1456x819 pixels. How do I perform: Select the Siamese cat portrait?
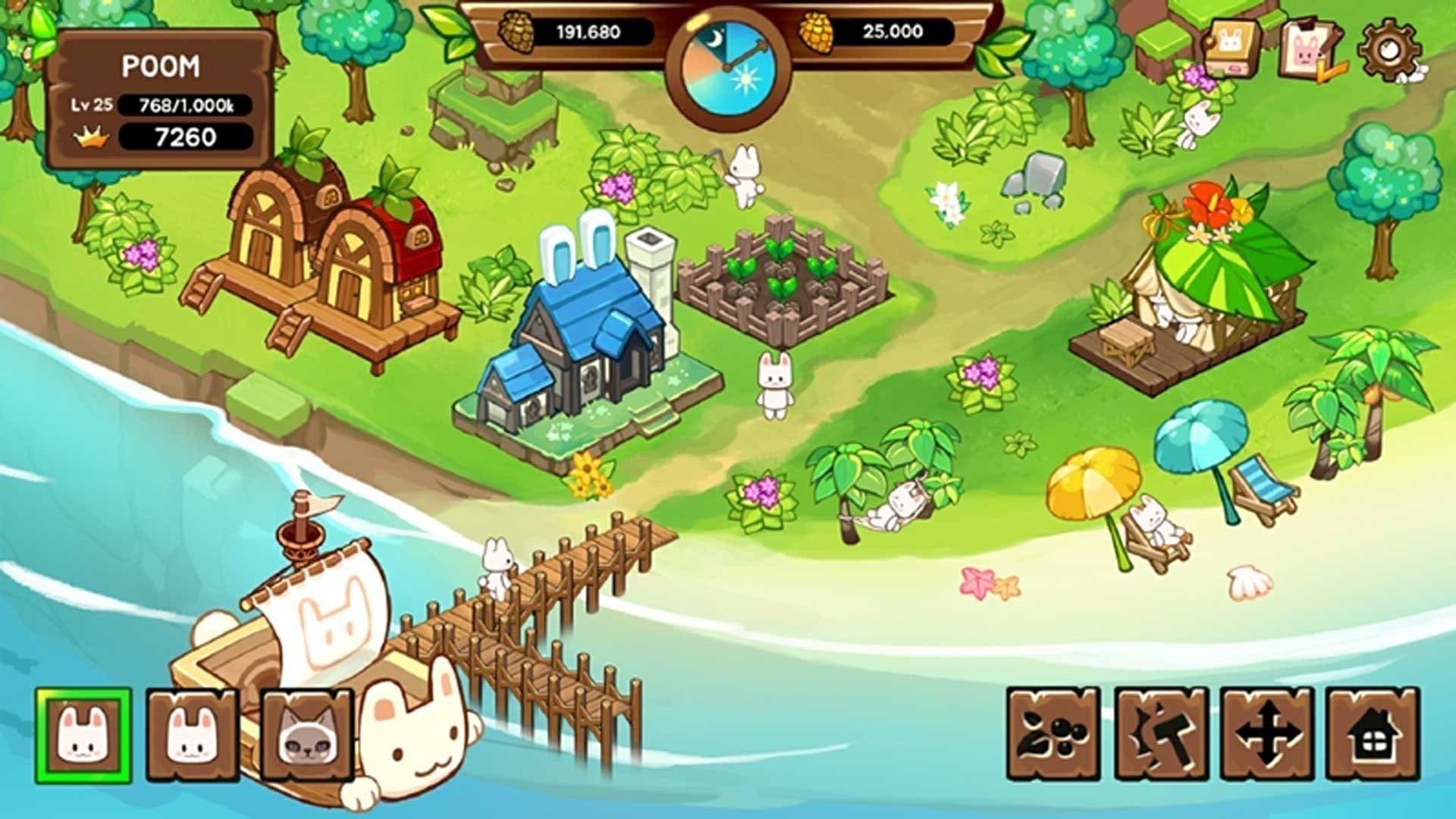pos(306,735)
